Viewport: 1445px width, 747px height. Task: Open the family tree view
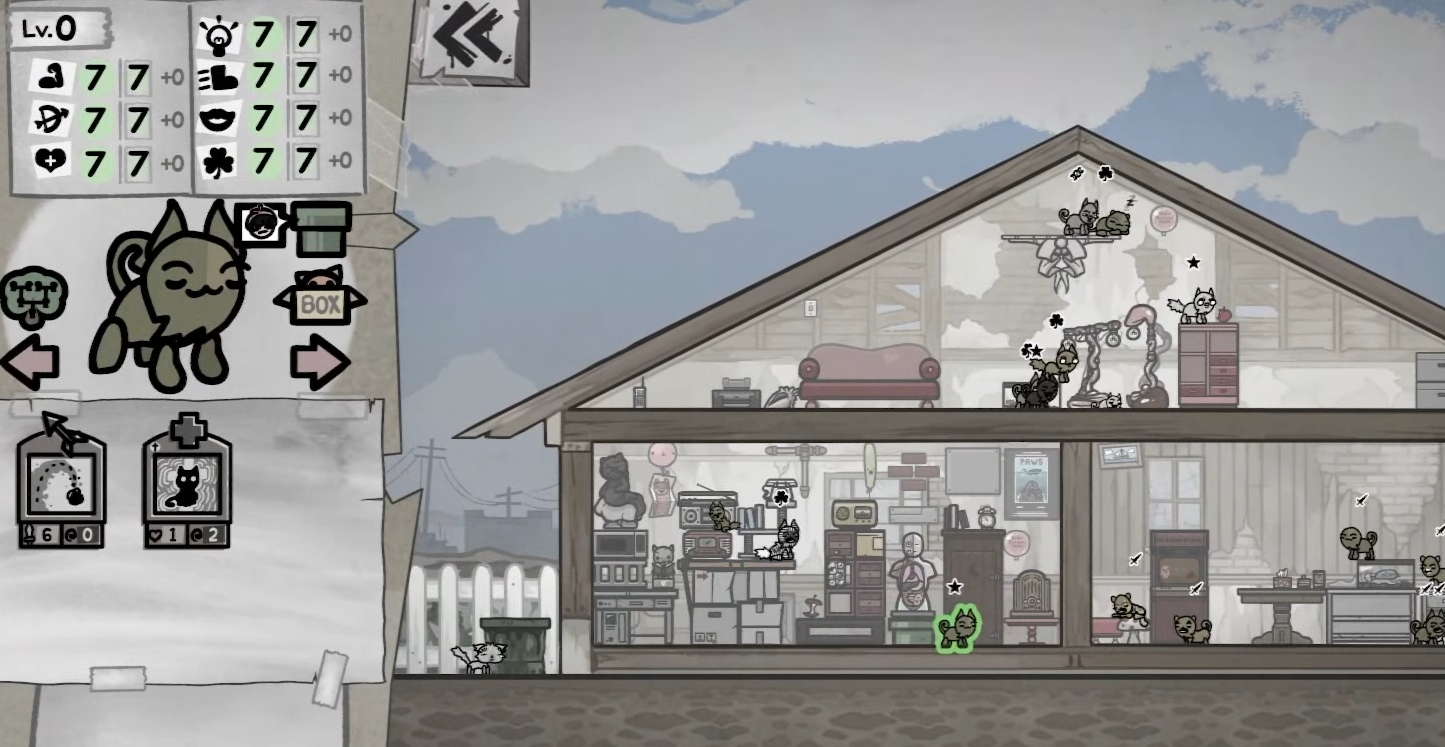pos(35,293)
